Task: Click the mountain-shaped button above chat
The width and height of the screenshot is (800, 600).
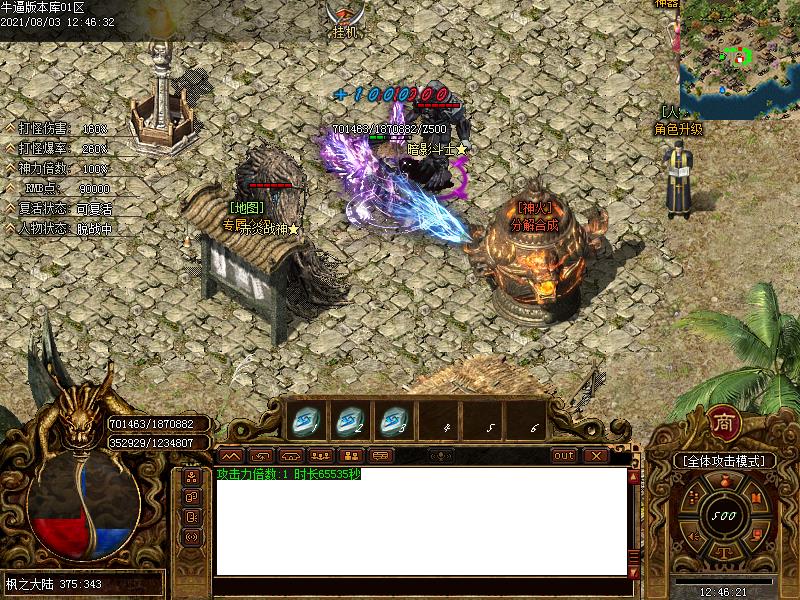Action: pos(231,455)
